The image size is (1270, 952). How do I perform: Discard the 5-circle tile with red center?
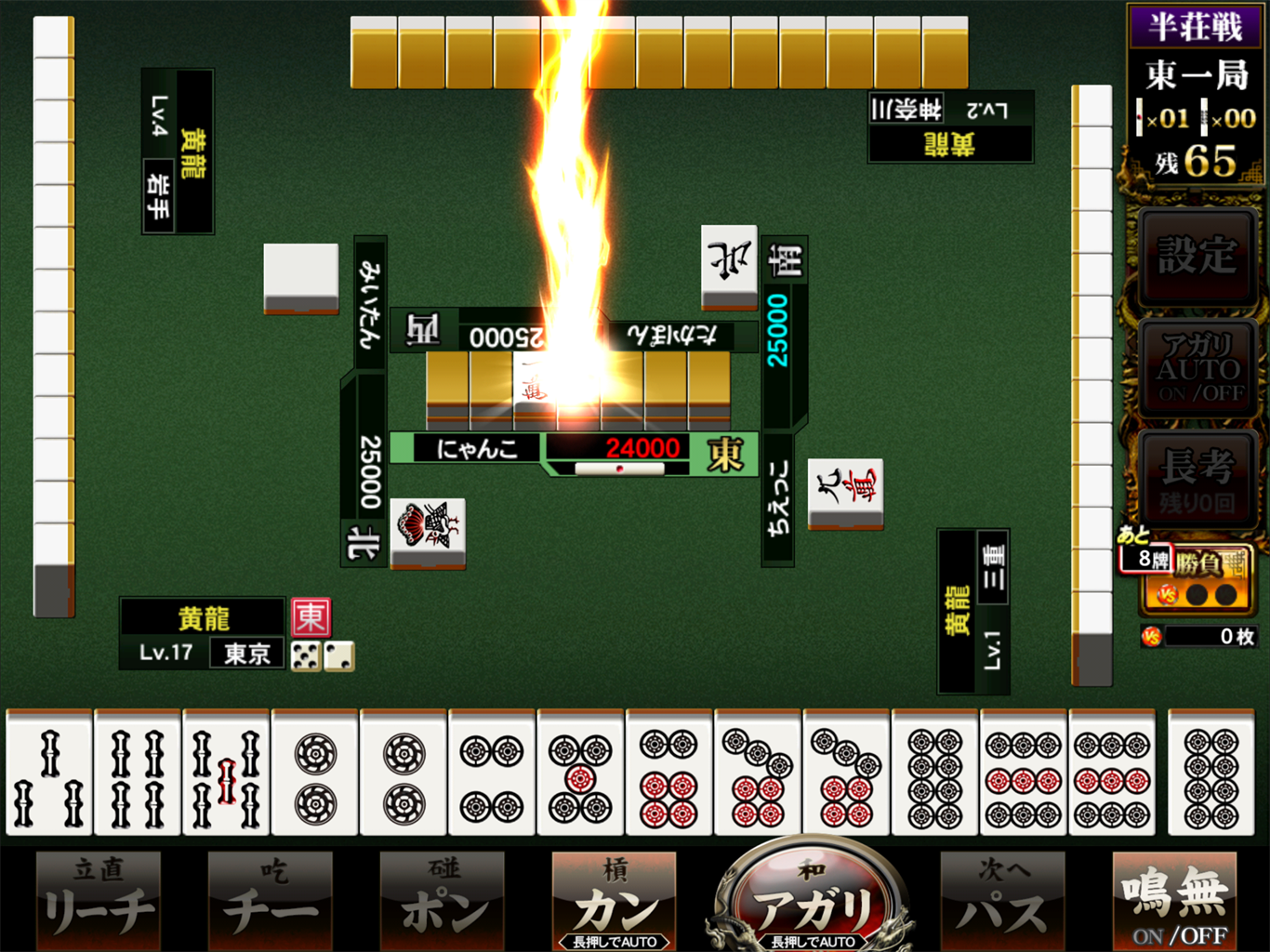580,773
